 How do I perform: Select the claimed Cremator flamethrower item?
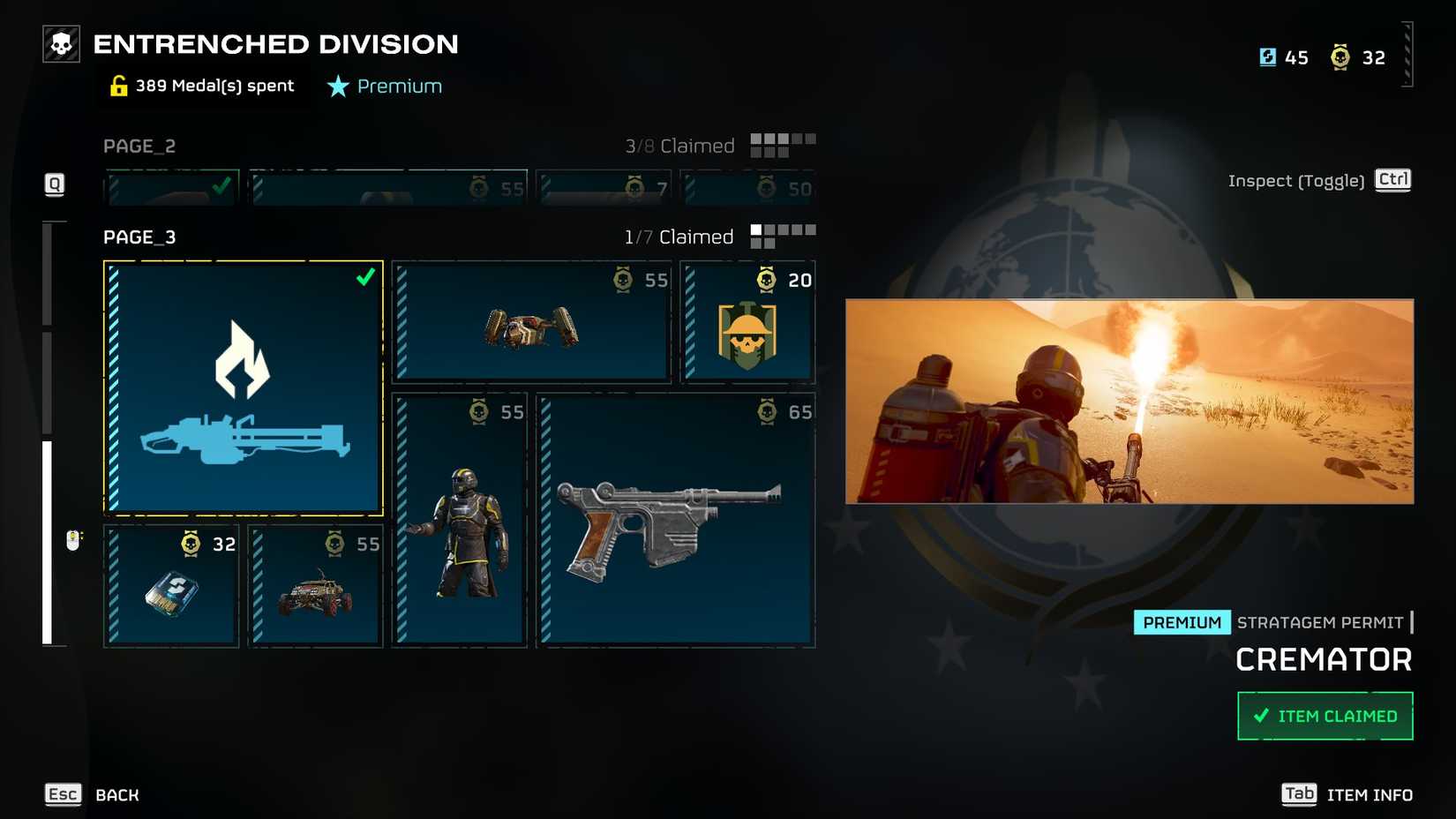[243, 388]
